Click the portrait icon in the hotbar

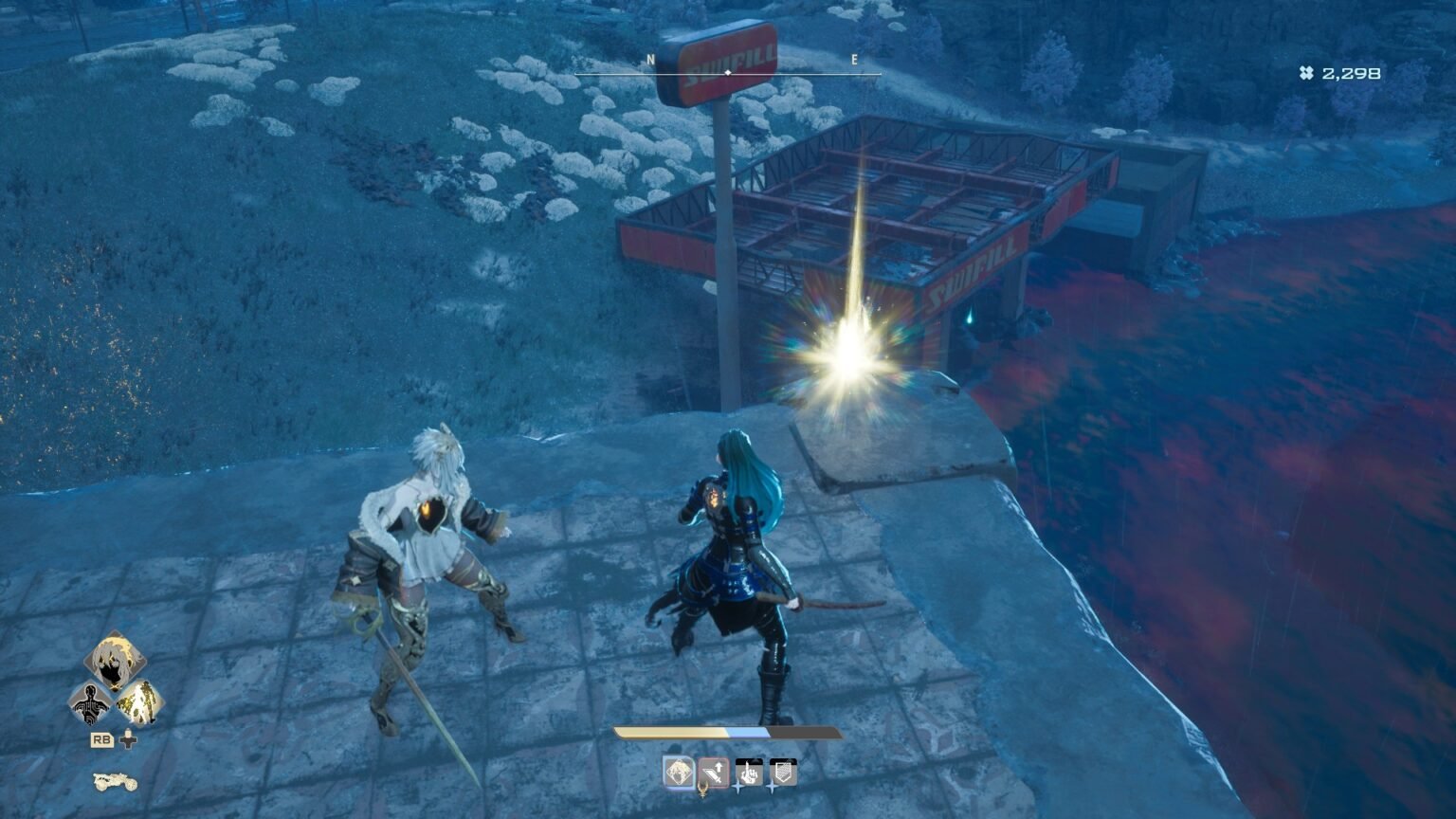coord(679,771)
